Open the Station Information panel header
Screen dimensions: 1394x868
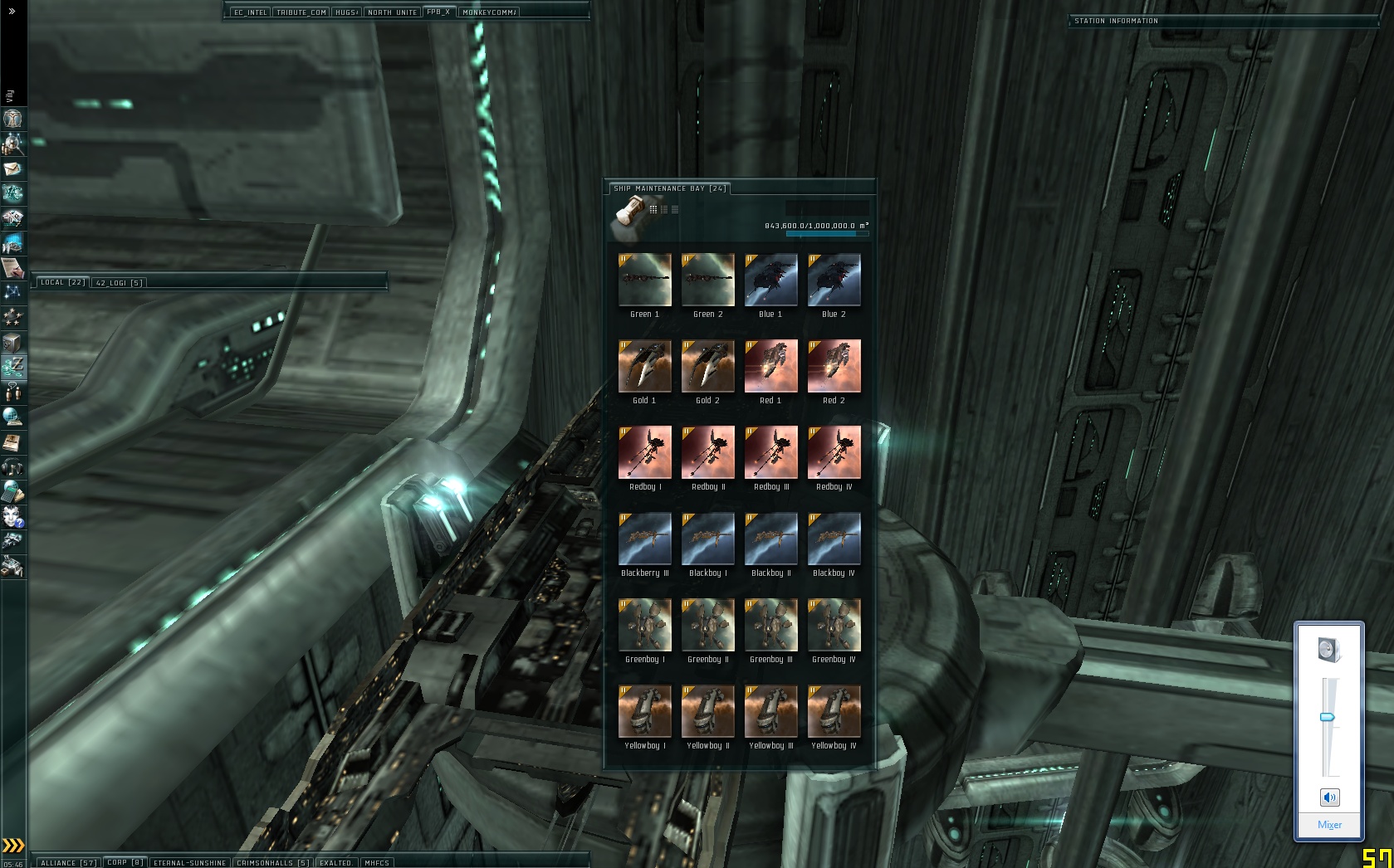(x=1116, y=21)
